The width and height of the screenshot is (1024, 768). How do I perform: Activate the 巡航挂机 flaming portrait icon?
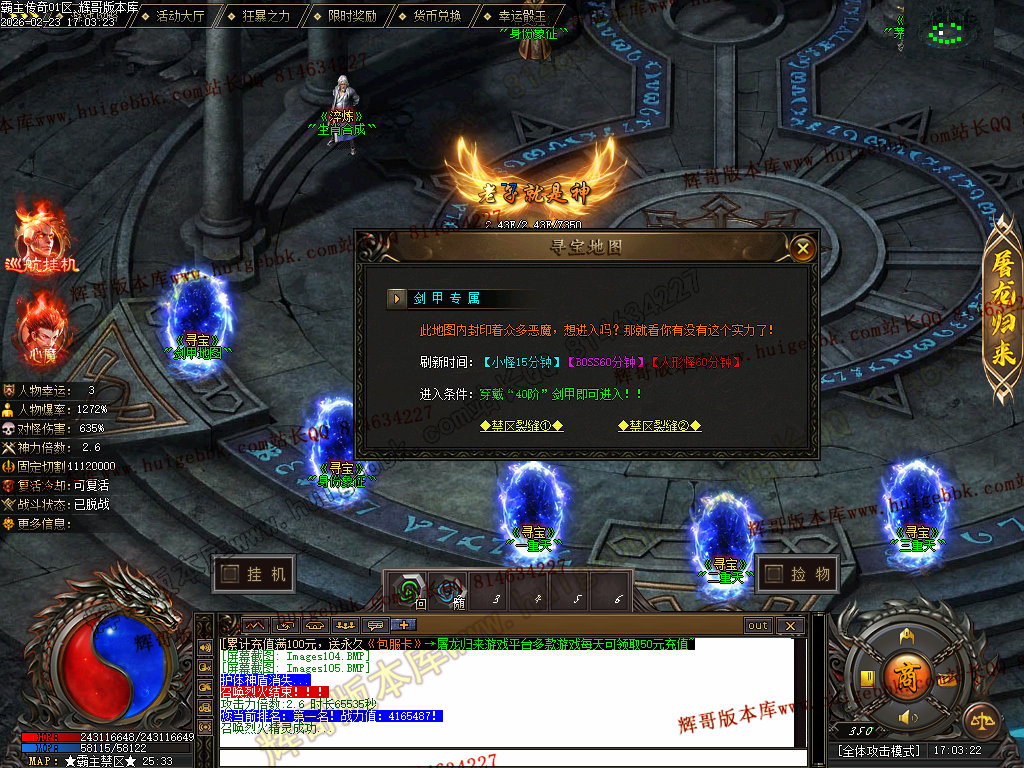click(x=40, y=236)
